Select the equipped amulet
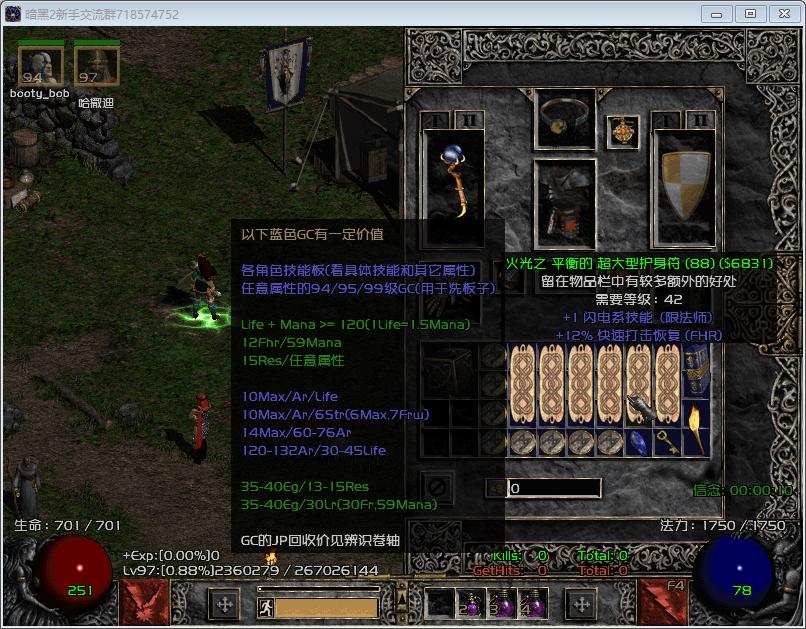 pos(622,132)
